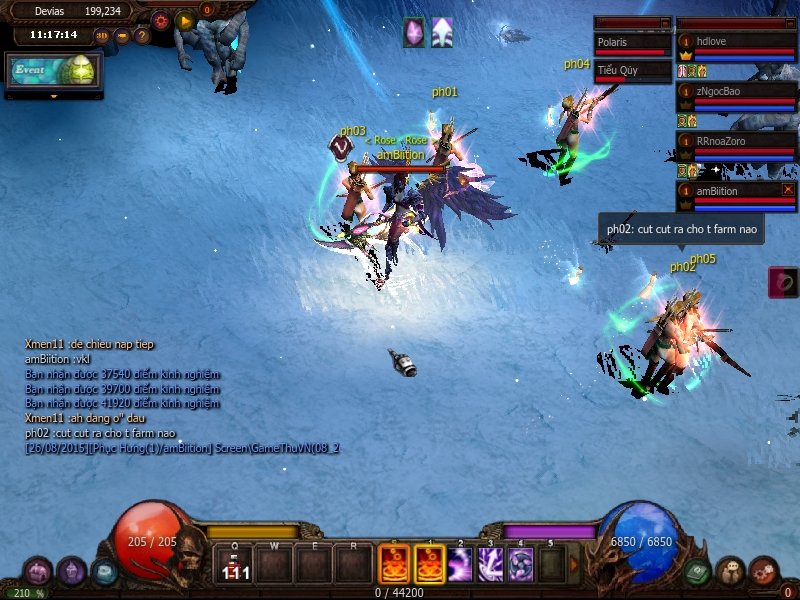Click the red ring icon on right edge

783,282
